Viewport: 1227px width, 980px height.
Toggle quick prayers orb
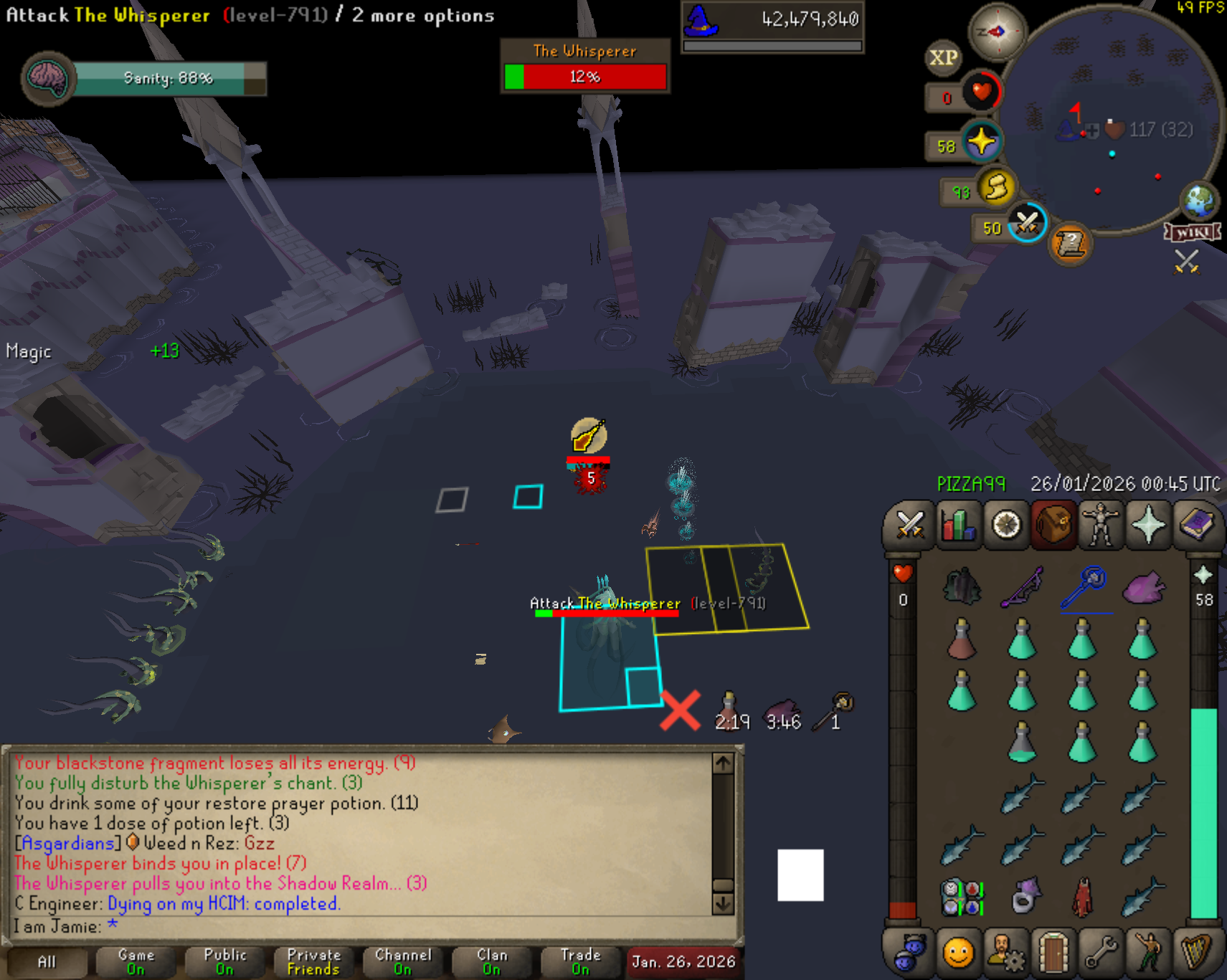click(981, 141)
